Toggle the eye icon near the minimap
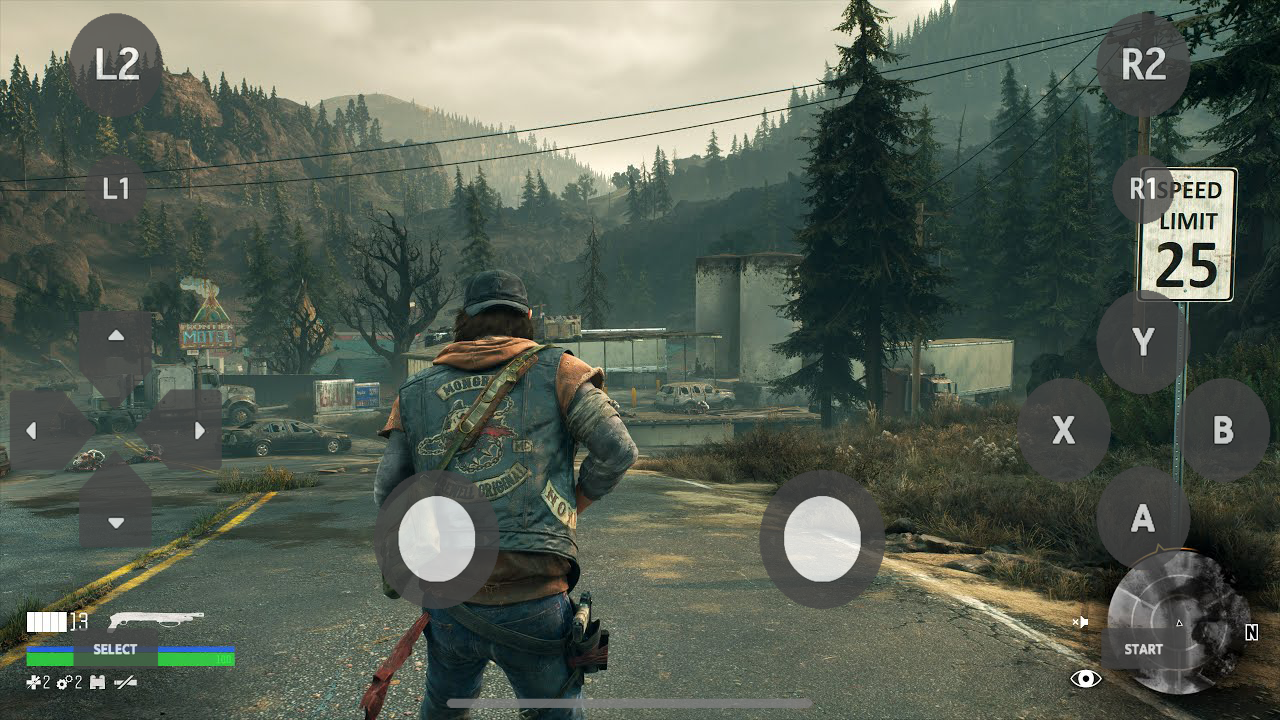This screenshot has height=720, width=1280. click(1086, 678)
